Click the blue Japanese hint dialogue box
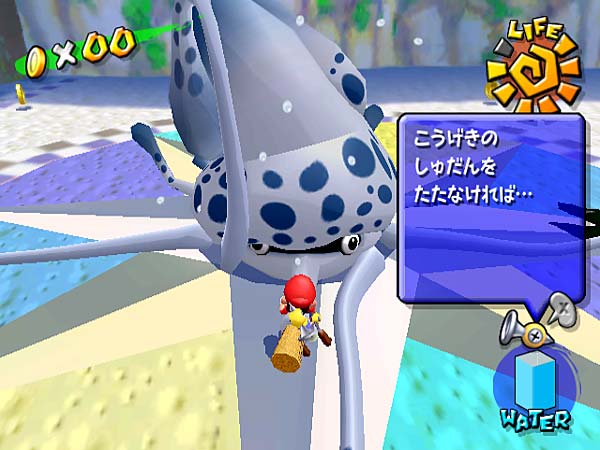This screenshot has height=450, width=600. [x=490, y=205]
